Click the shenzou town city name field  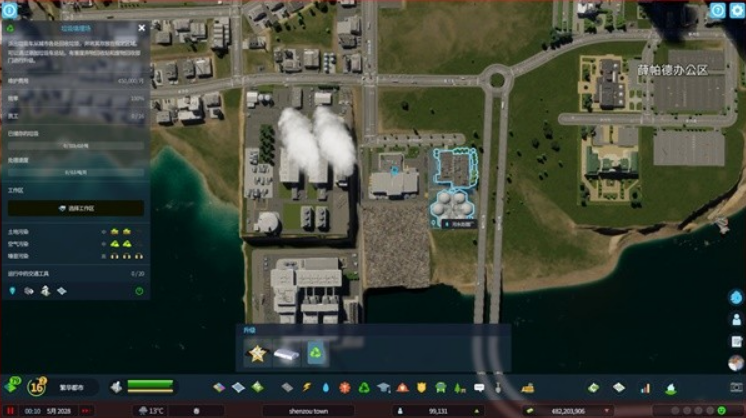click(306, 410)
